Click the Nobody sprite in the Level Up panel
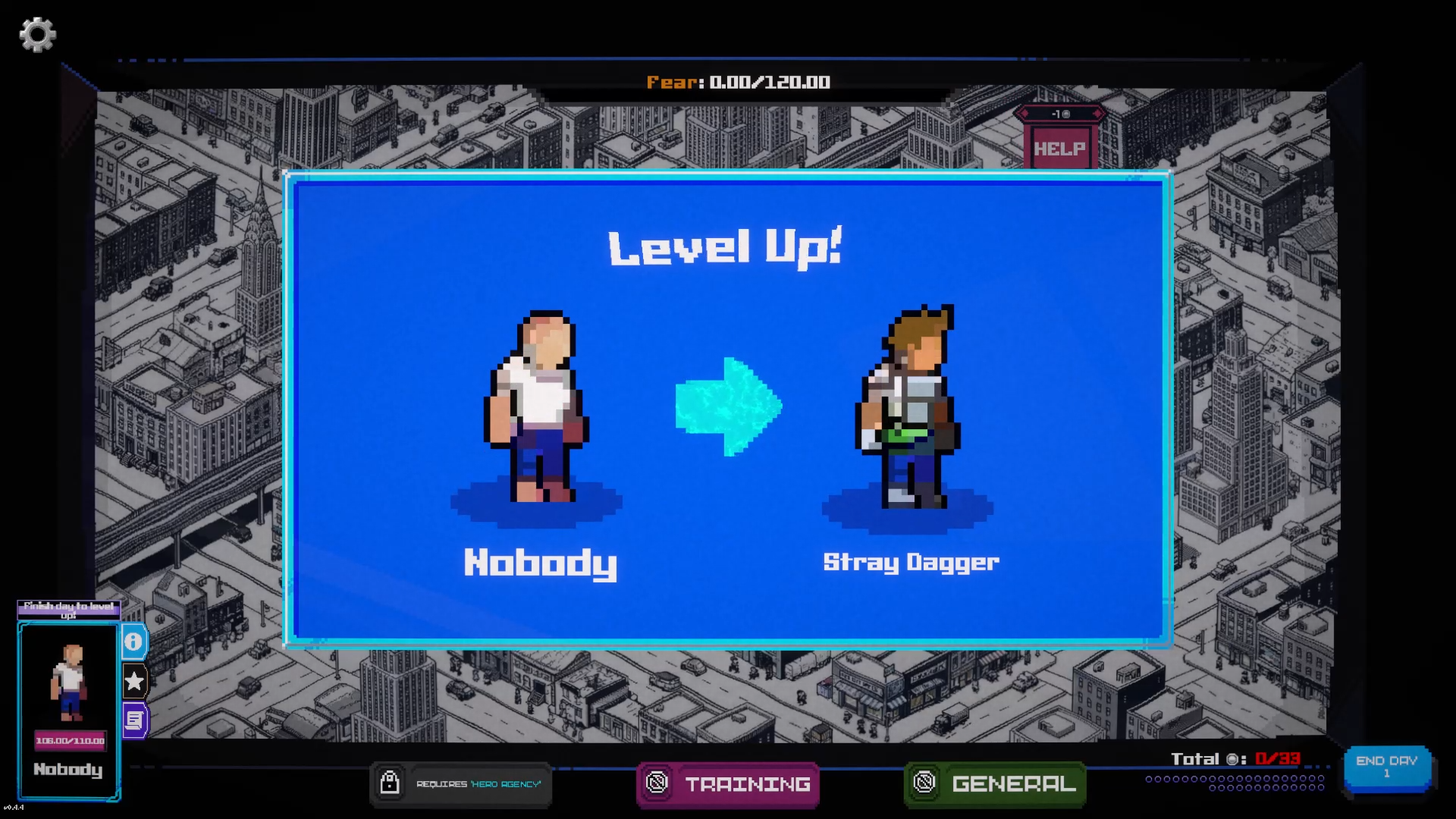This screenshot has height=819, width=1456. pyautogui.click(x=536, y=409)
